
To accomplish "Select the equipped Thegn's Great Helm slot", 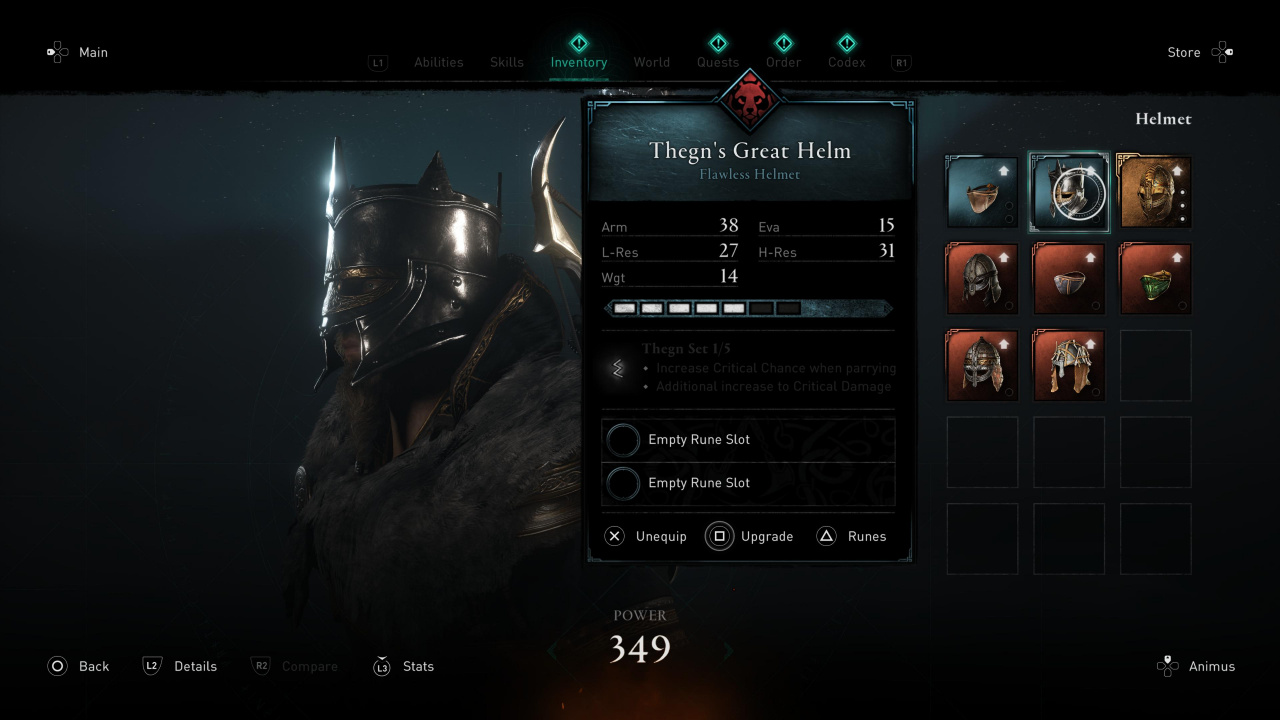I will click(1069, 192).
